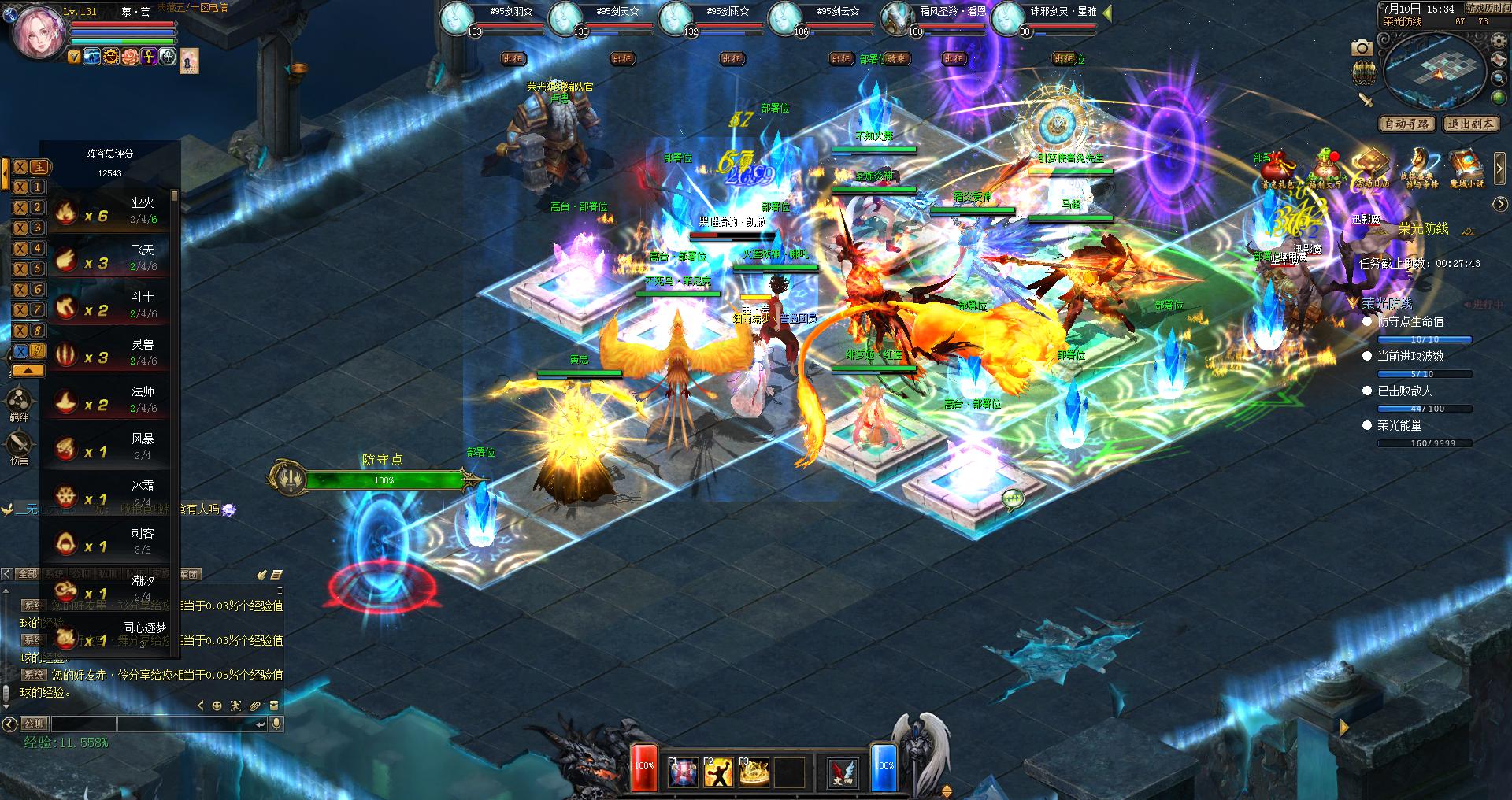The height and width of the screenshot is (800, 1512).
Task: Cast the F3 golden crown skill
Action: 754,772
